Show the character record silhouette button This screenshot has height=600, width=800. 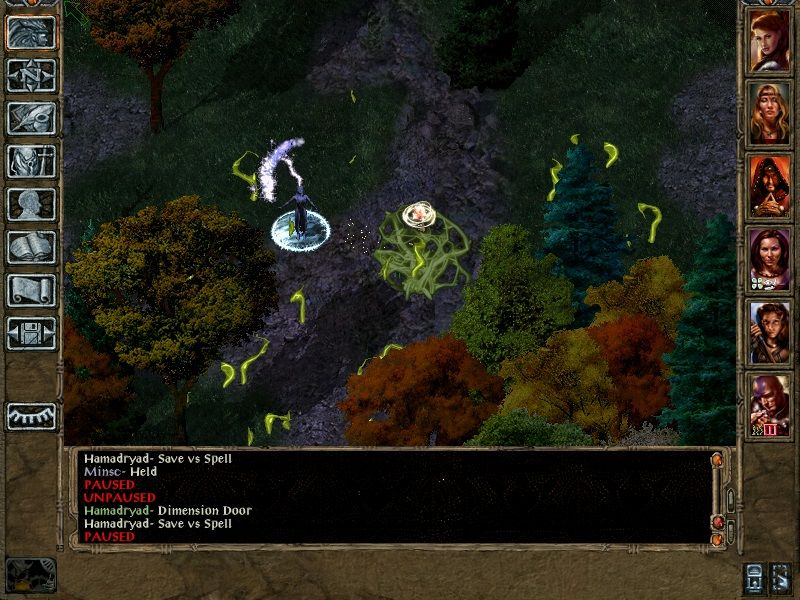(31, 204)
